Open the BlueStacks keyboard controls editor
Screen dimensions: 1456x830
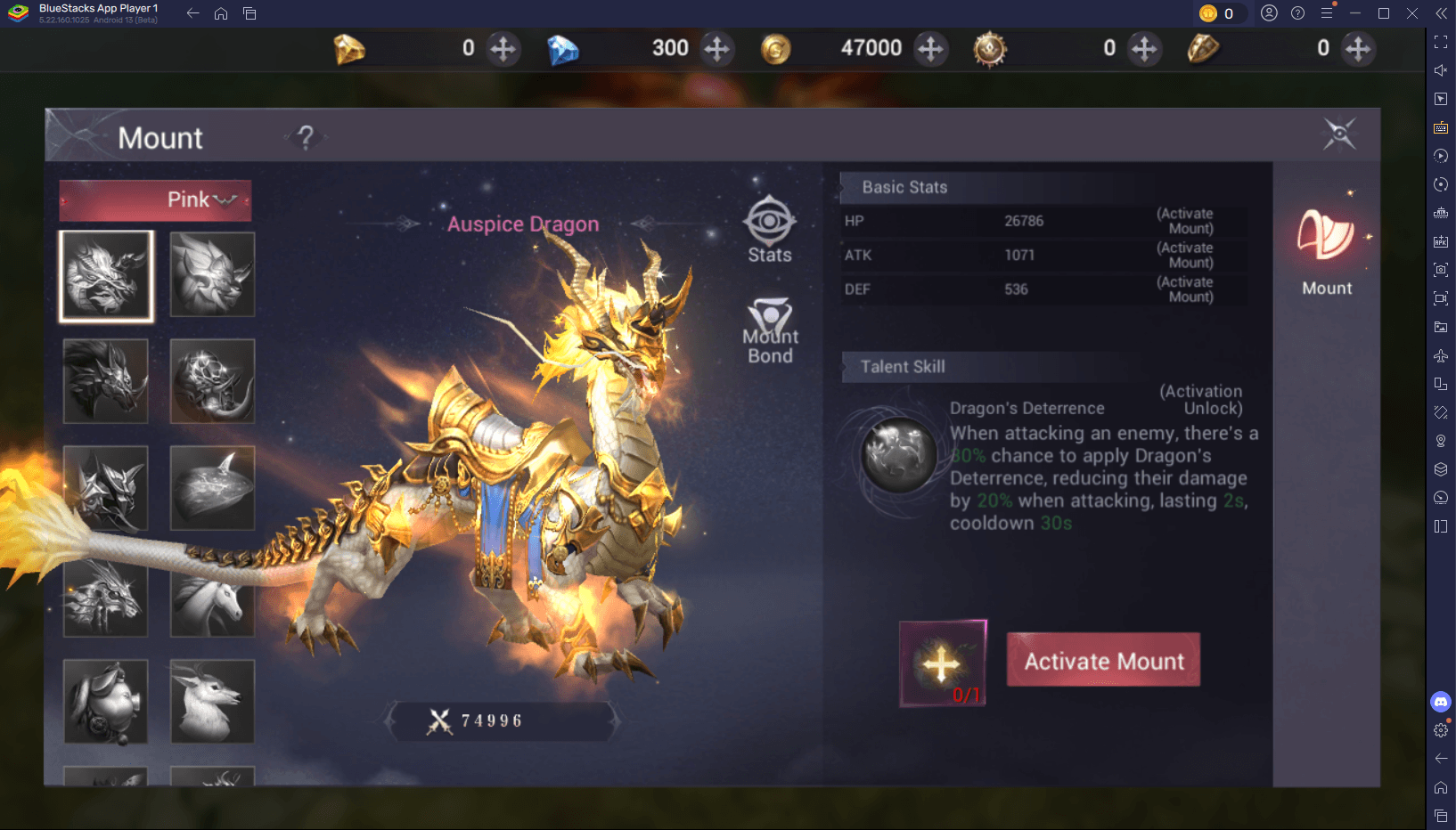click(x=1440, y=127)
